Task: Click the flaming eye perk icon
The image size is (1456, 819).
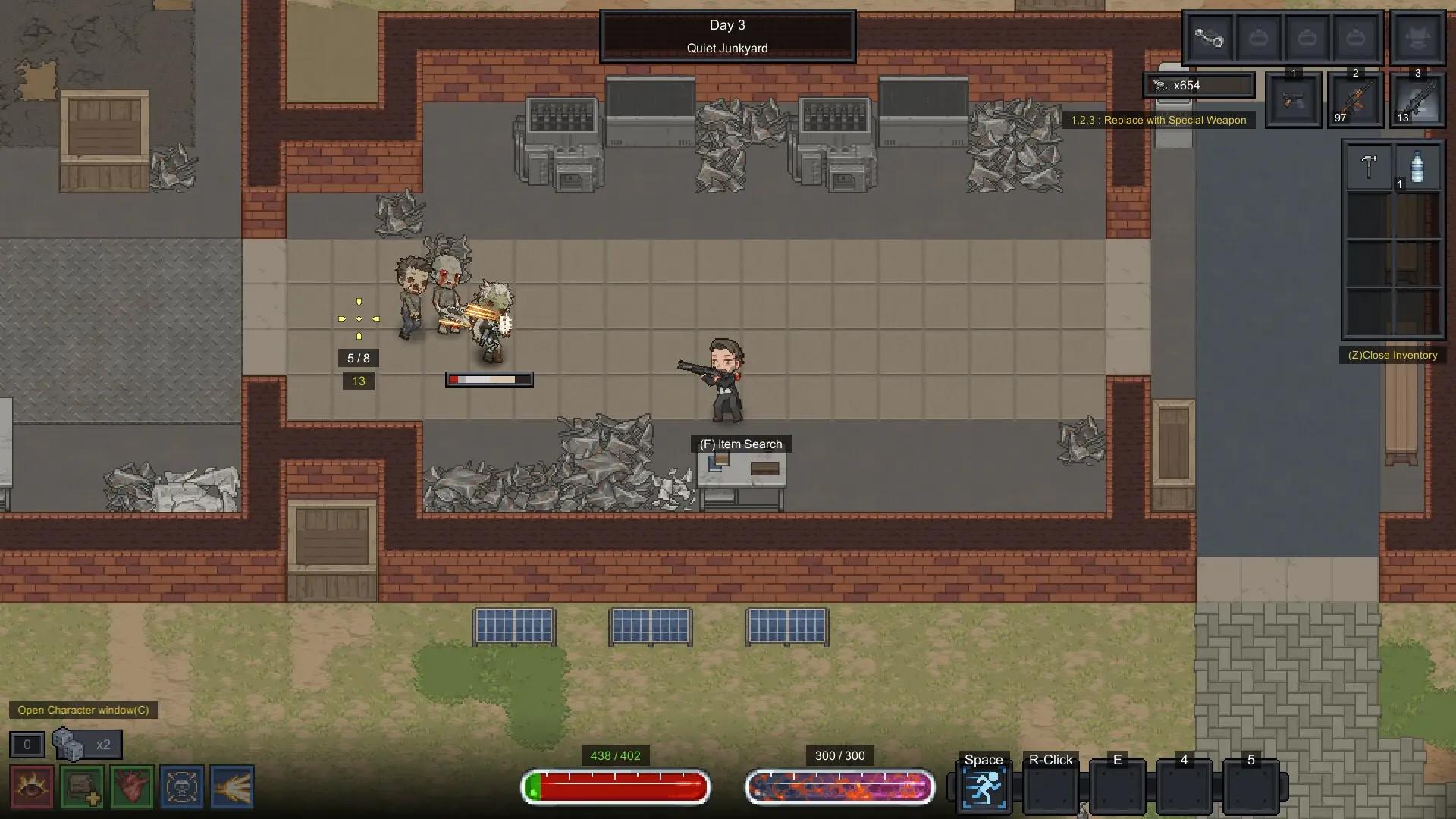Action: pyautogui.click(x=32, y=787)
